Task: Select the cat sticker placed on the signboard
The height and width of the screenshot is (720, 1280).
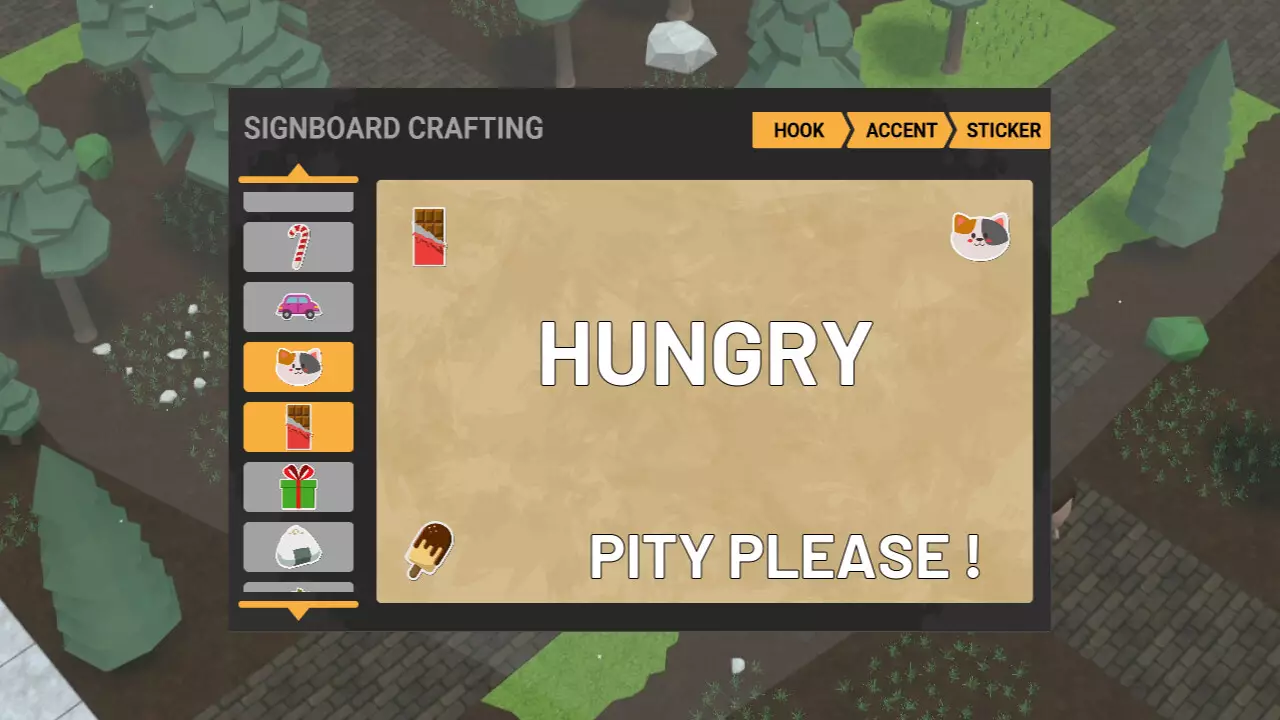Action: click(980, 235)
